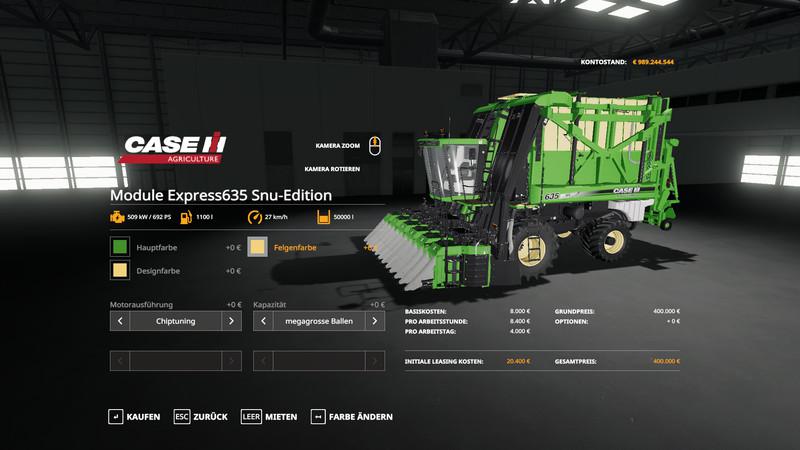Click next arrow after Chiptuning

click(232, 321)
